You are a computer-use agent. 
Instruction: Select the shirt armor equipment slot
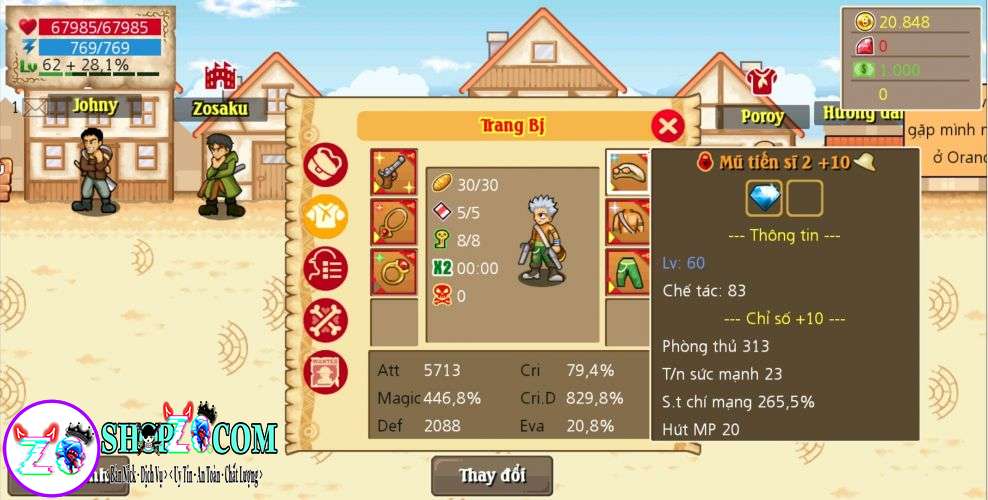coord(628,222)
